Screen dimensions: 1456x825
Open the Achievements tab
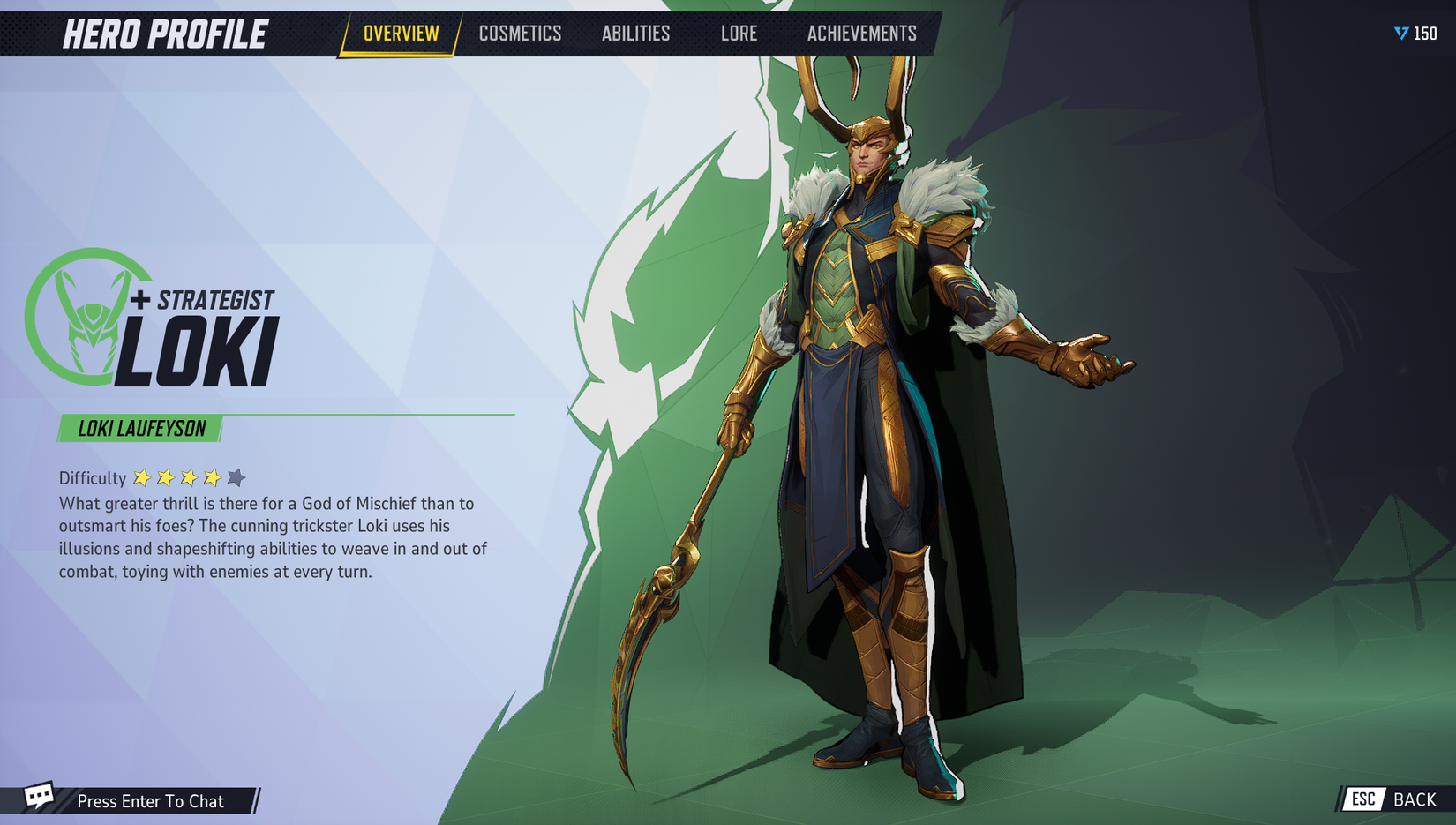pos(862,34)
